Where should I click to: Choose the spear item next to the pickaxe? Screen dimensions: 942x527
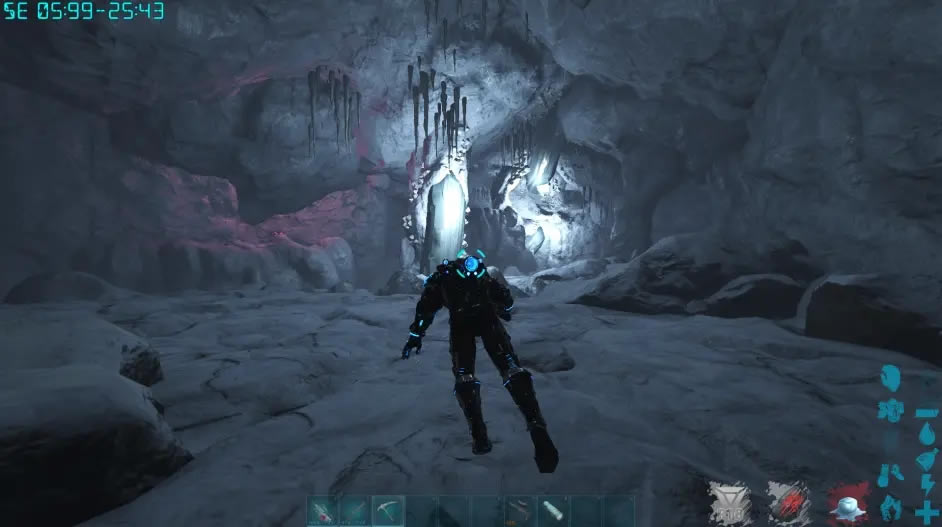pyautogui.click(x=355, y=511)
